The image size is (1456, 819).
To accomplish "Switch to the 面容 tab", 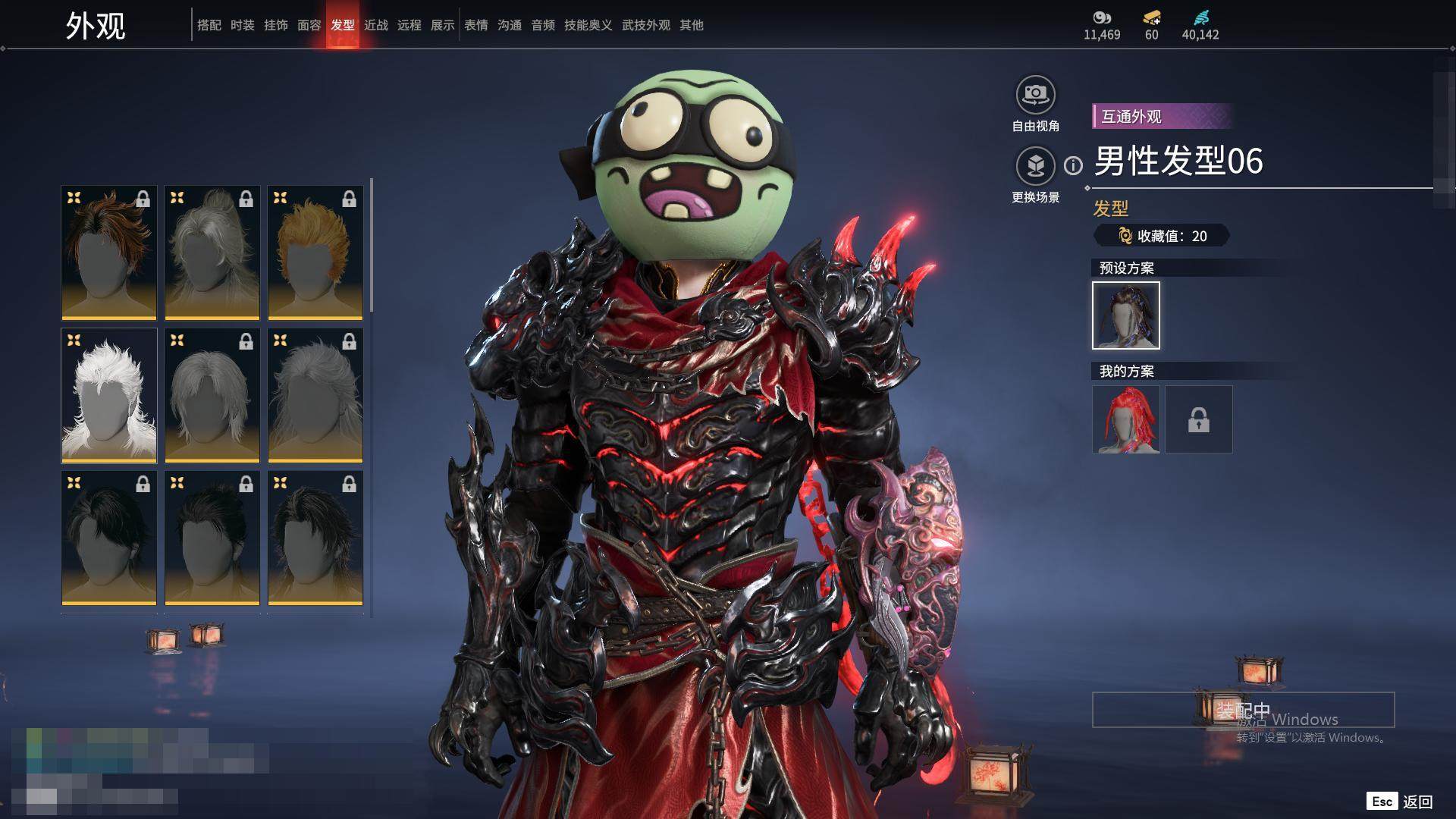I will click(309, 25).
